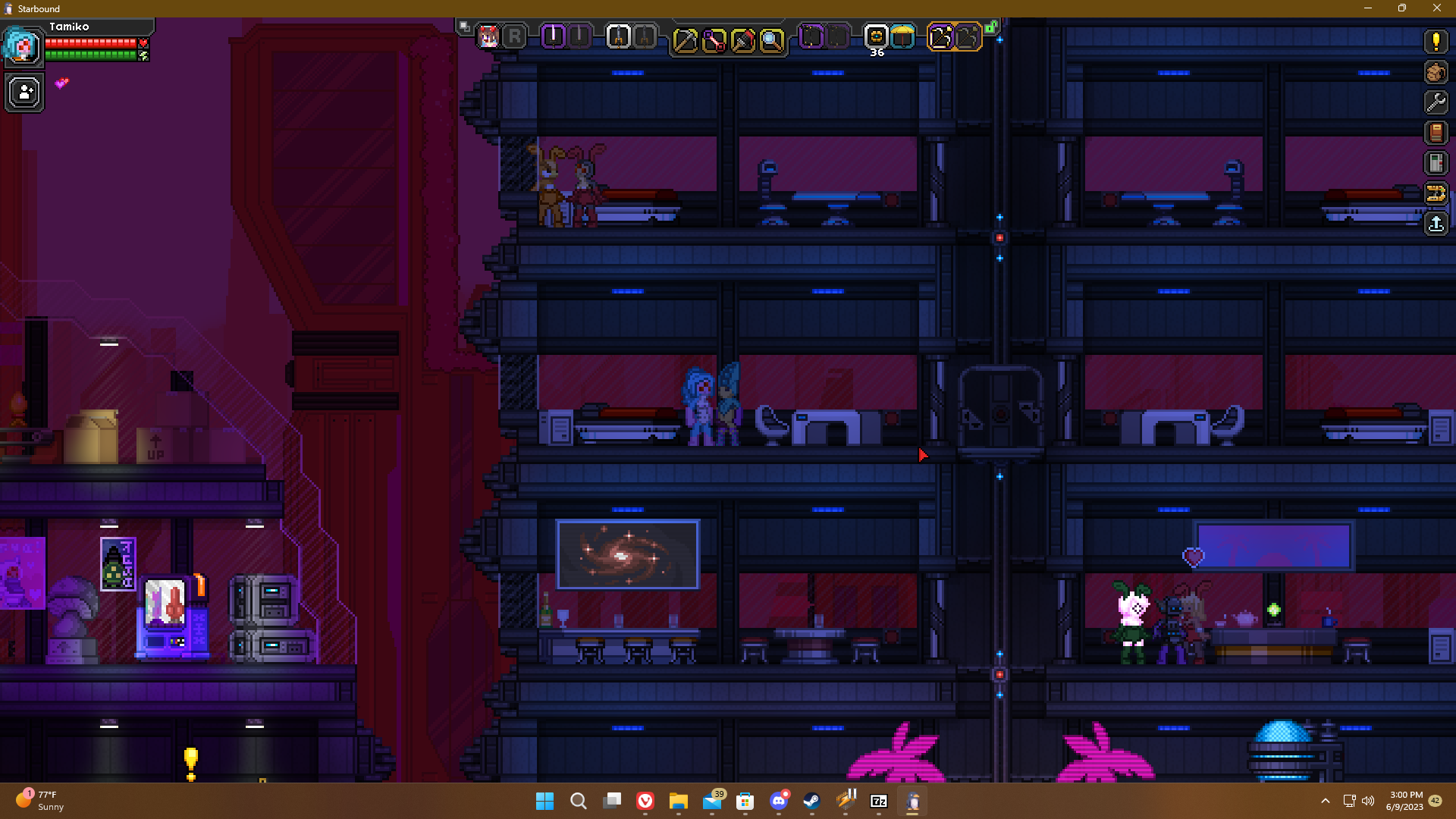Toggle the small interface square left of the hotbar
1456x819 pixels.
click(x=463, y=24)
